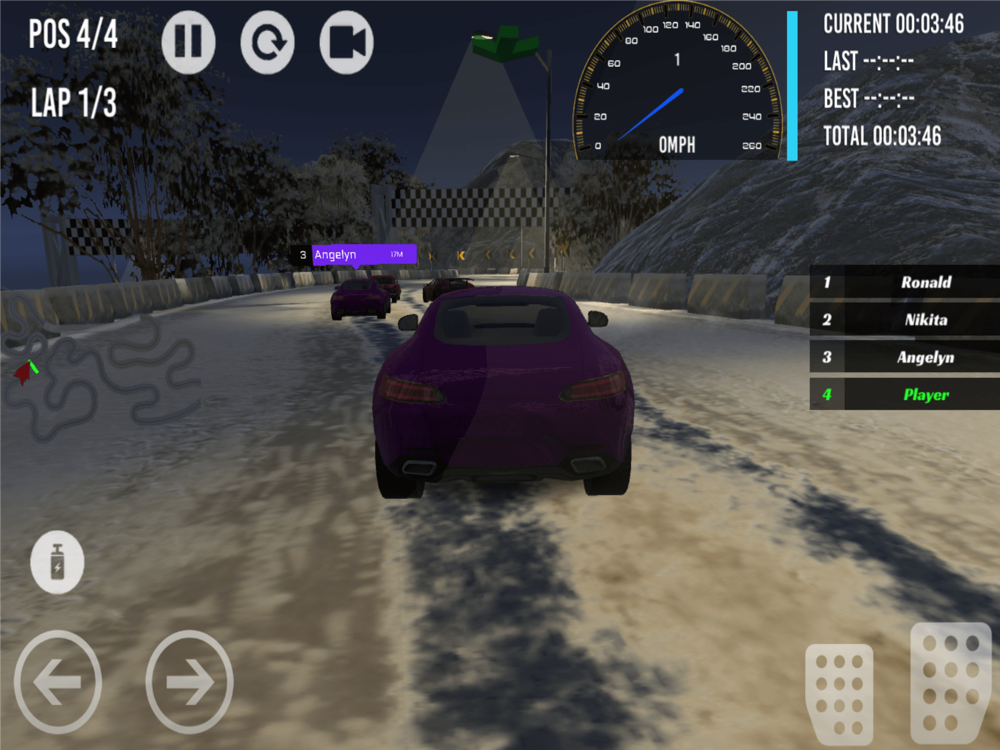This screenshot has width=1000, height=750.
Task: Tap the restart circular arrow button
Action: 267,42
